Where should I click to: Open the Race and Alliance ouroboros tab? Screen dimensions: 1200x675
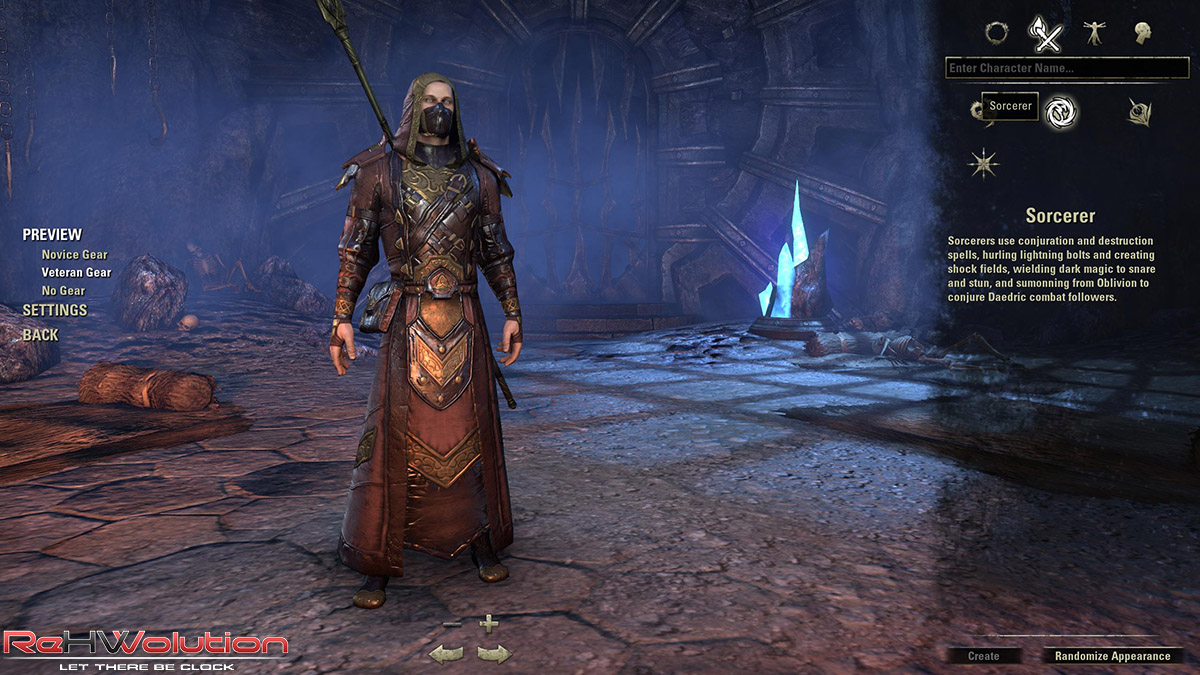coord(996,33)
